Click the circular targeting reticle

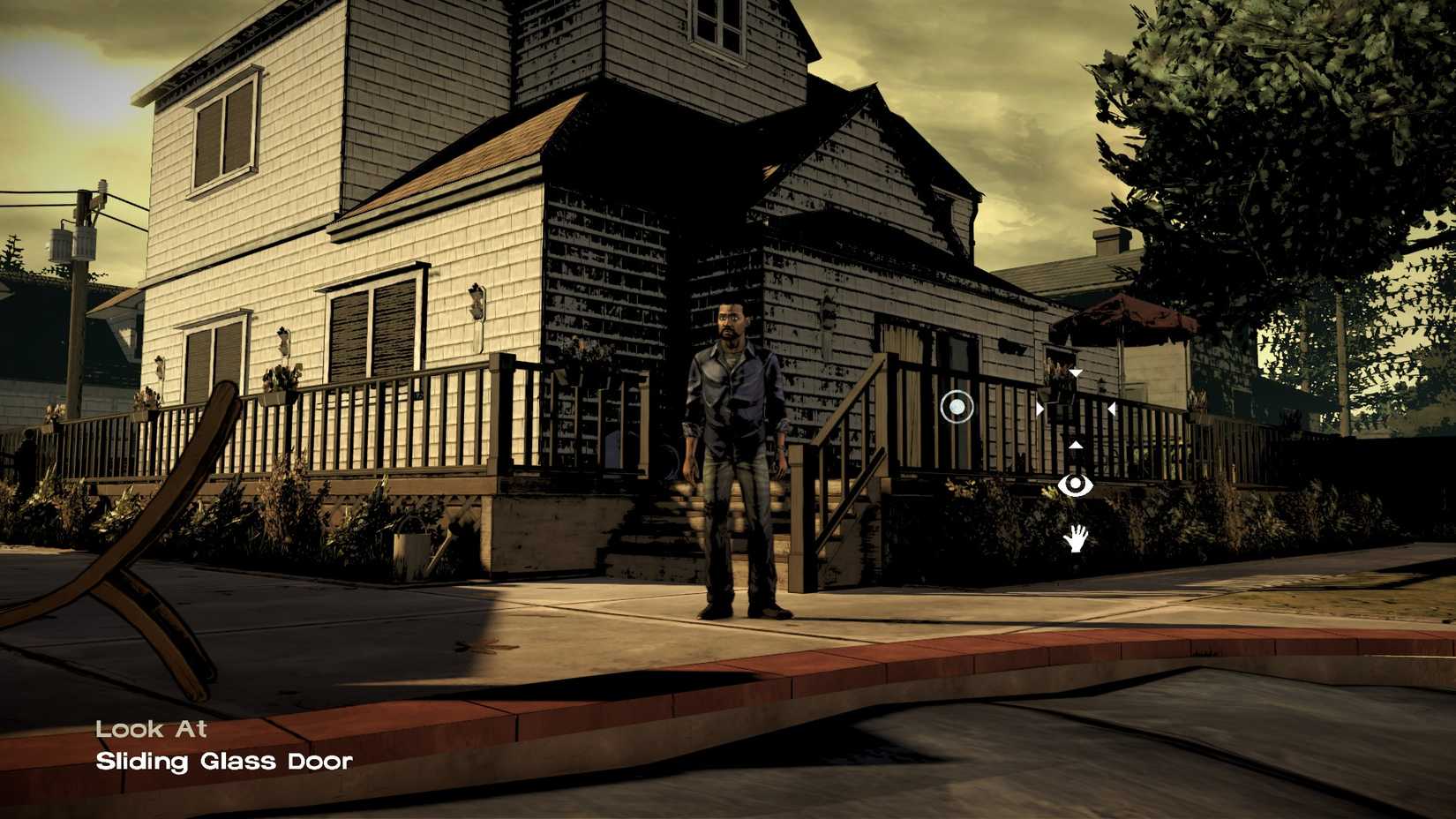tap(956, 408)
